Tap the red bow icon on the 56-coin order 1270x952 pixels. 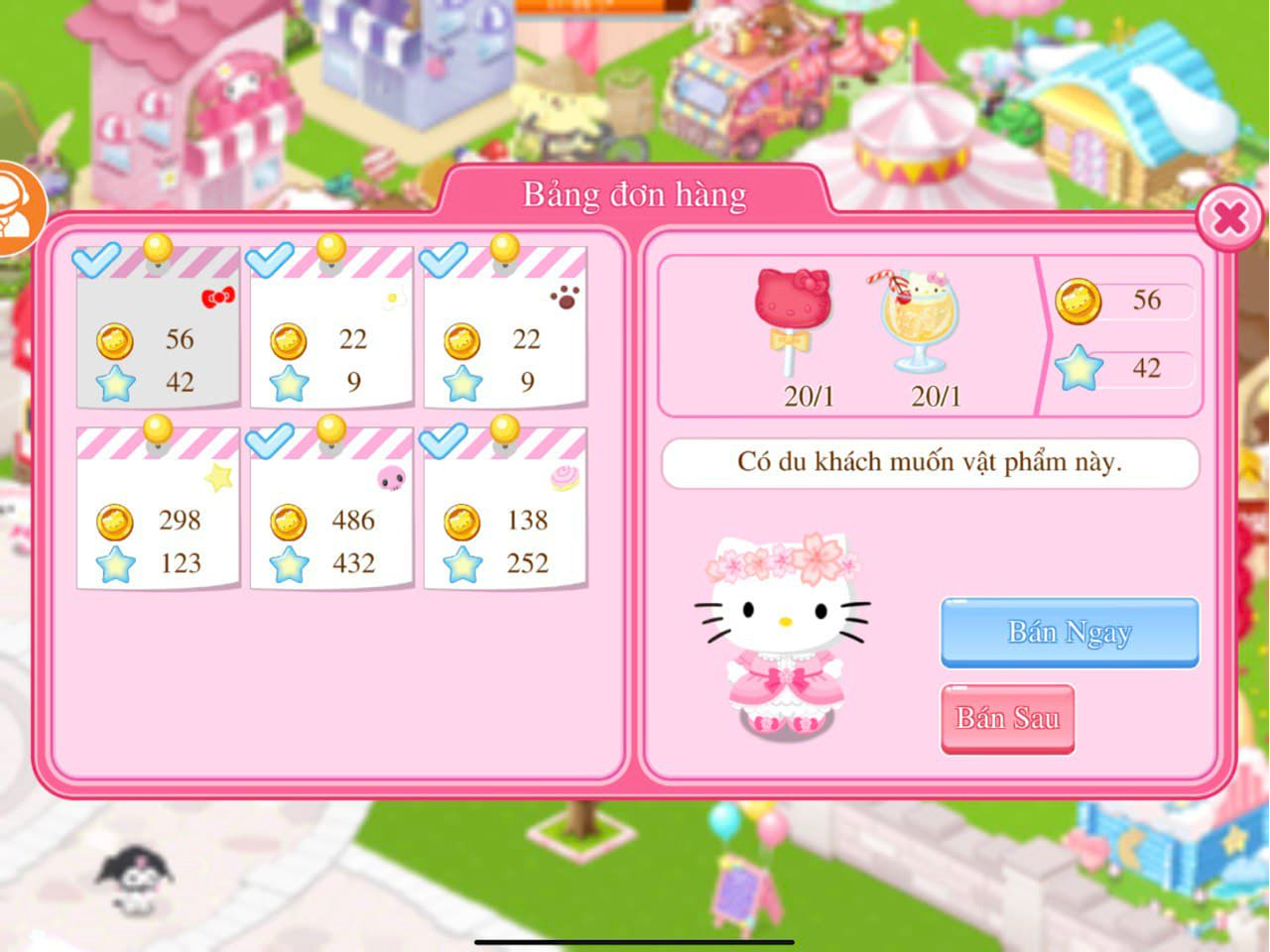point(219,295)
